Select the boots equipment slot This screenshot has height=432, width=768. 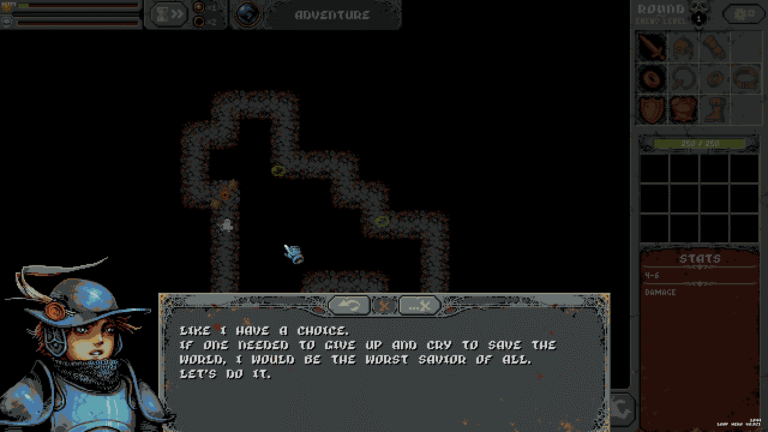pos(713,109)
